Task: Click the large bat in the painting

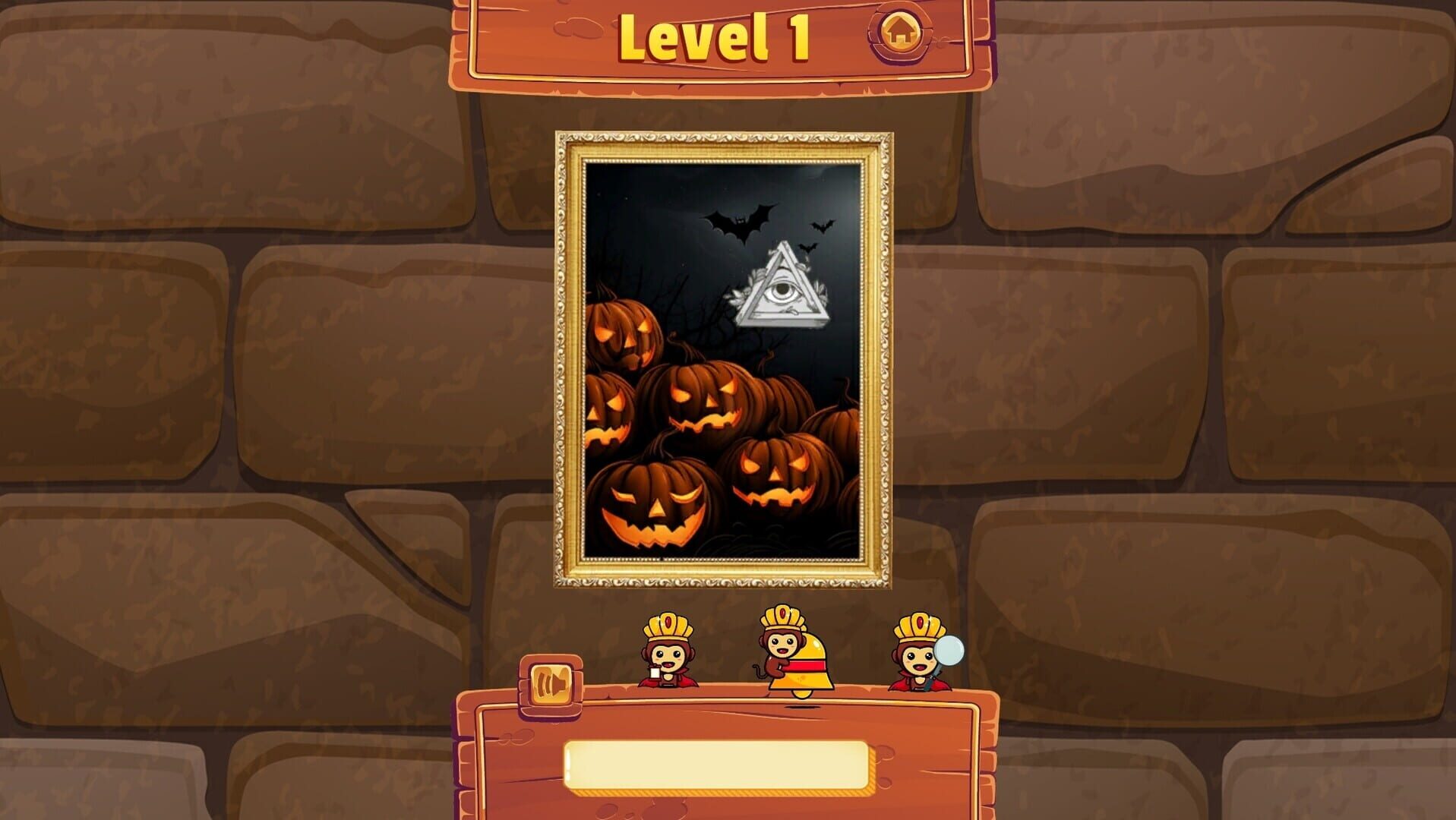Action: tap(740, 222)
